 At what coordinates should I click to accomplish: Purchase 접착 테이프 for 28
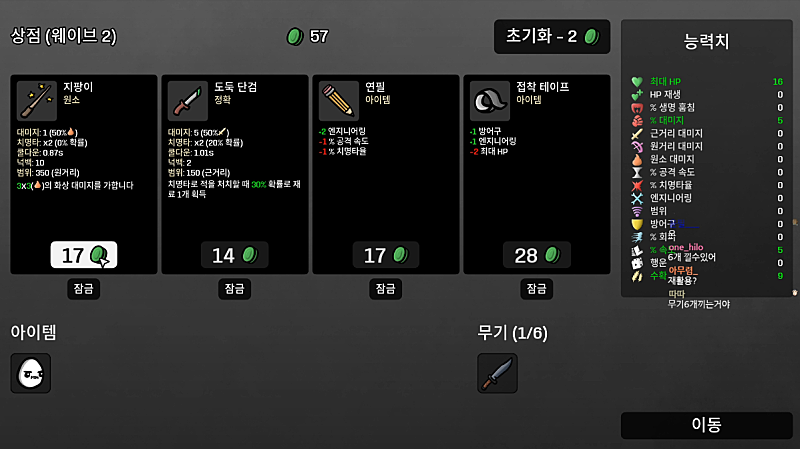click(x=537, y=255)
